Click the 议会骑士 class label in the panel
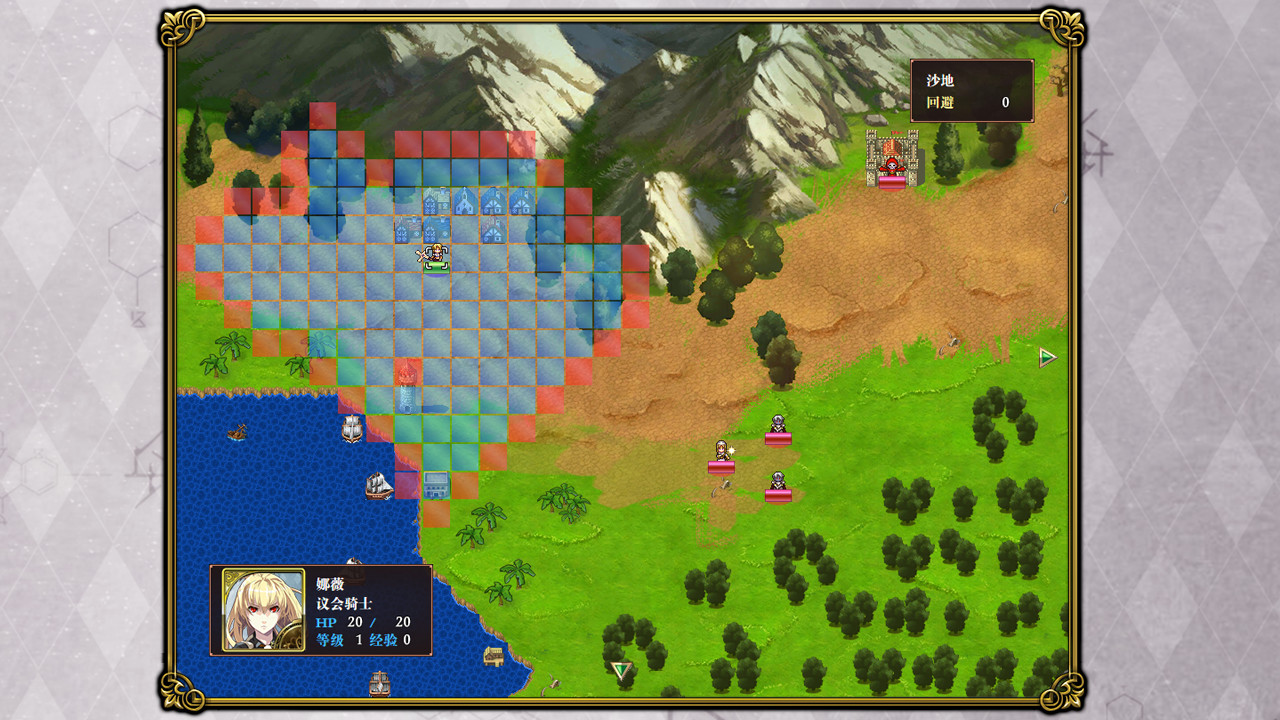 click(346, 601)
